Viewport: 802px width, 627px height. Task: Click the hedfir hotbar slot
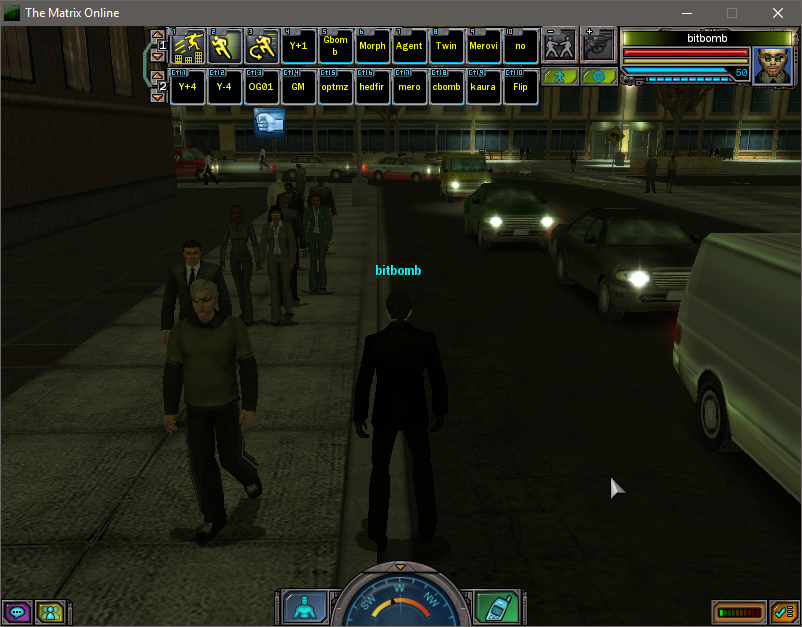click(372, 87)
